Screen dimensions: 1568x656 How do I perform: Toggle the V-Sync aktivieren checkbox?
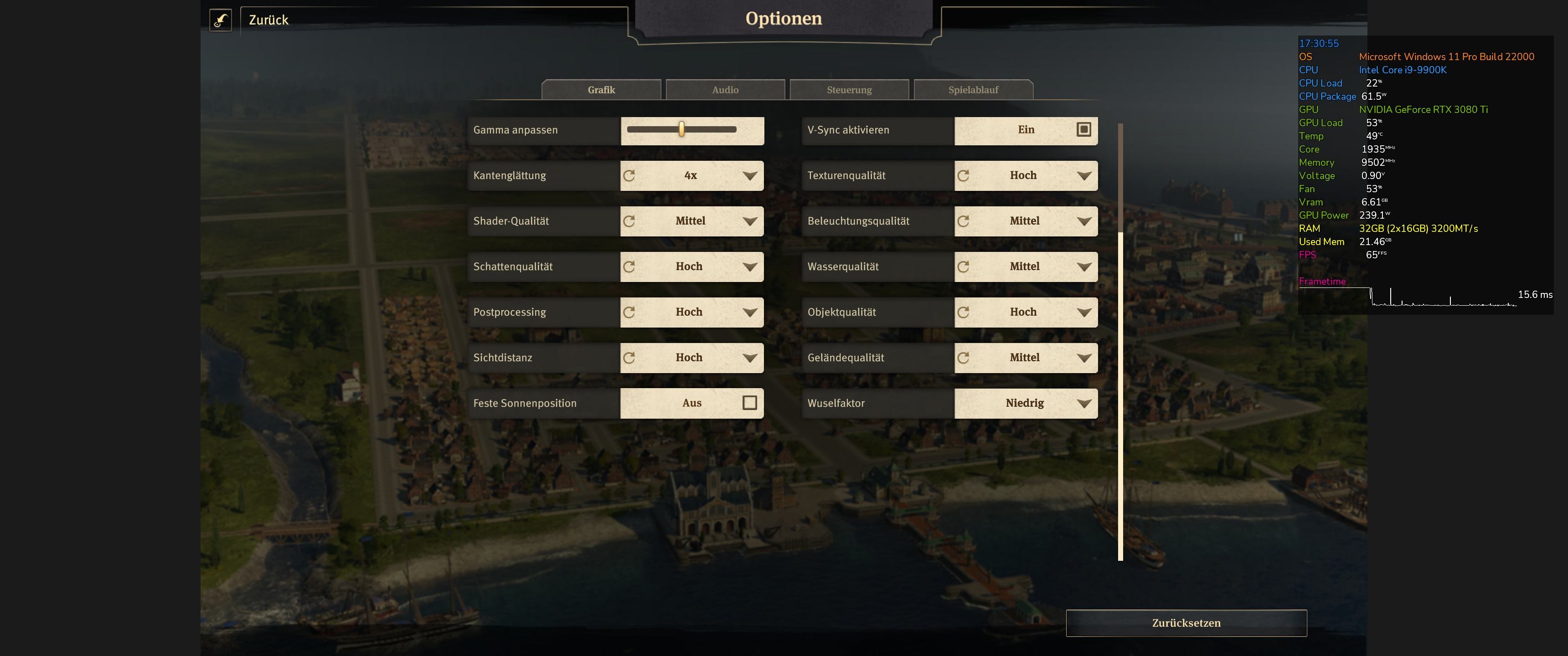tap(1083, 130)
